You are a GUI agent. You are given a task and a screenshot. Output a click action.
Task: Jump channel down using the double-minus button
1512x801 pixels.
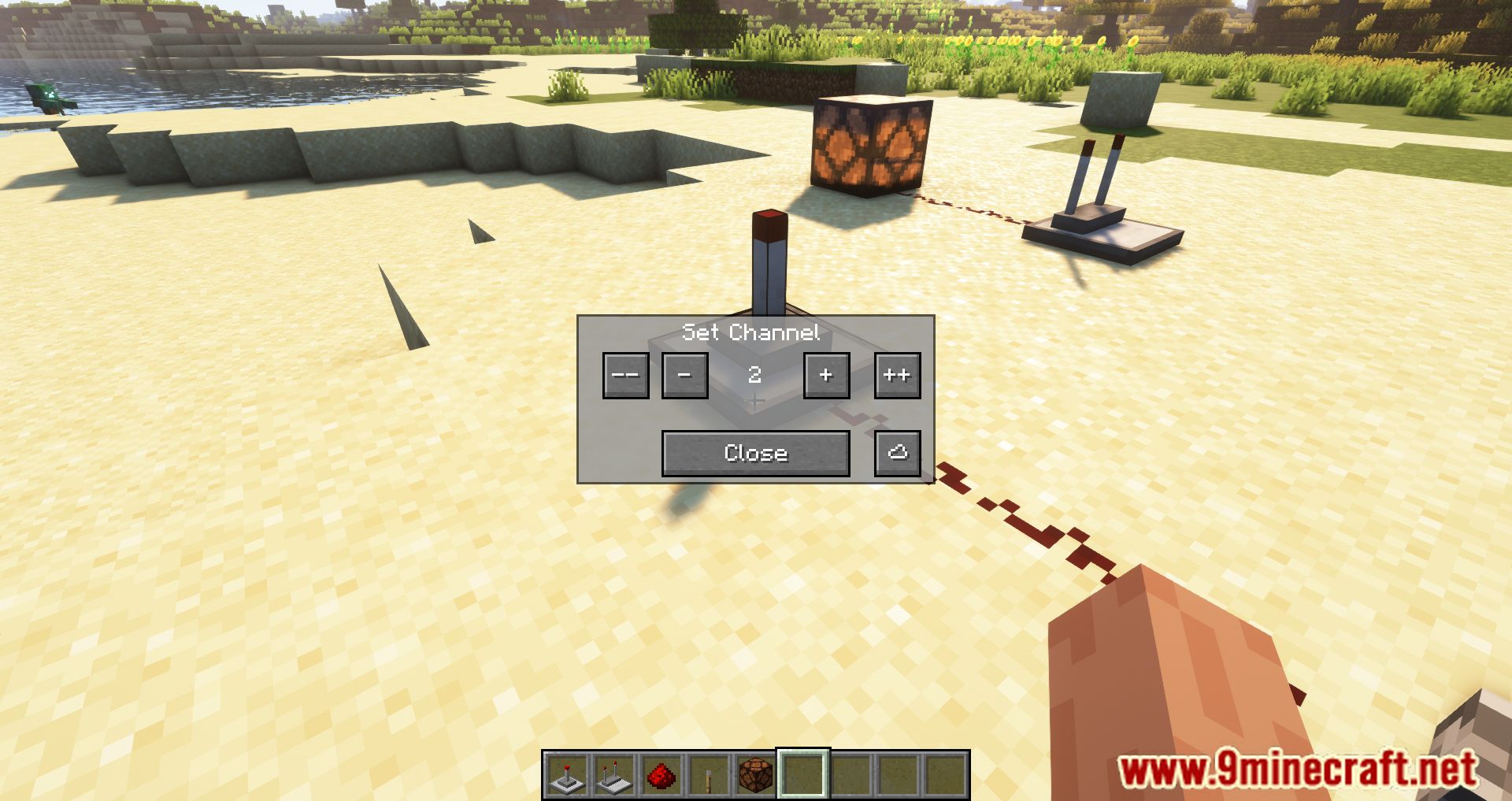point(625,376)
